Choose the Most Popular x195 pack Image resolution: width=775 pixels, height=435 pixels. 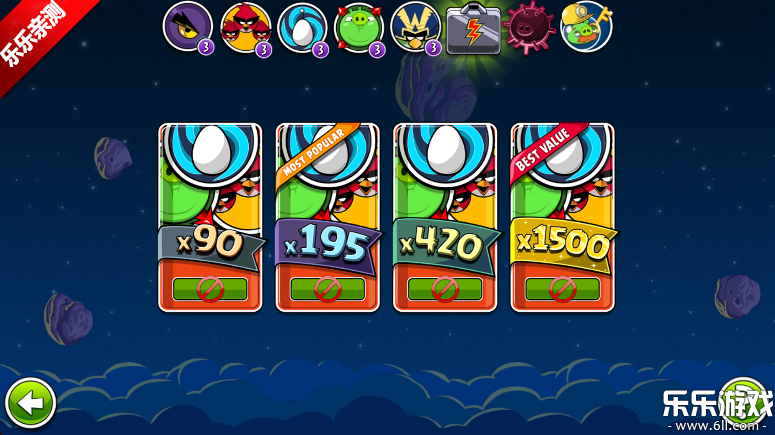(x=327, y=217)
